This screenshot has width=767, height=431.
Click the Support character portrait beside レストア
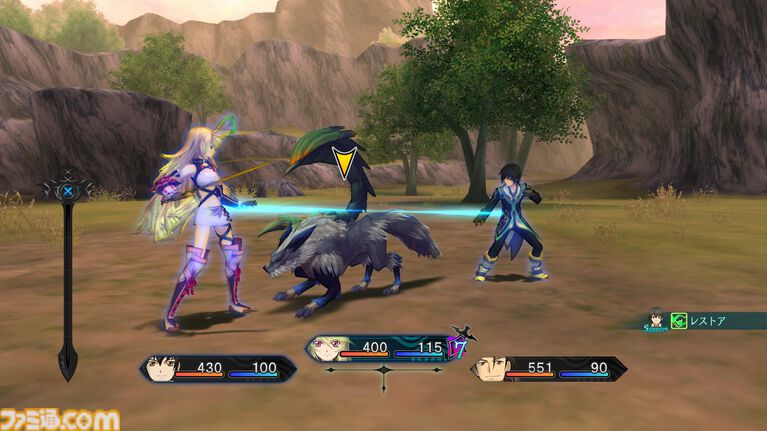(656, 318)
